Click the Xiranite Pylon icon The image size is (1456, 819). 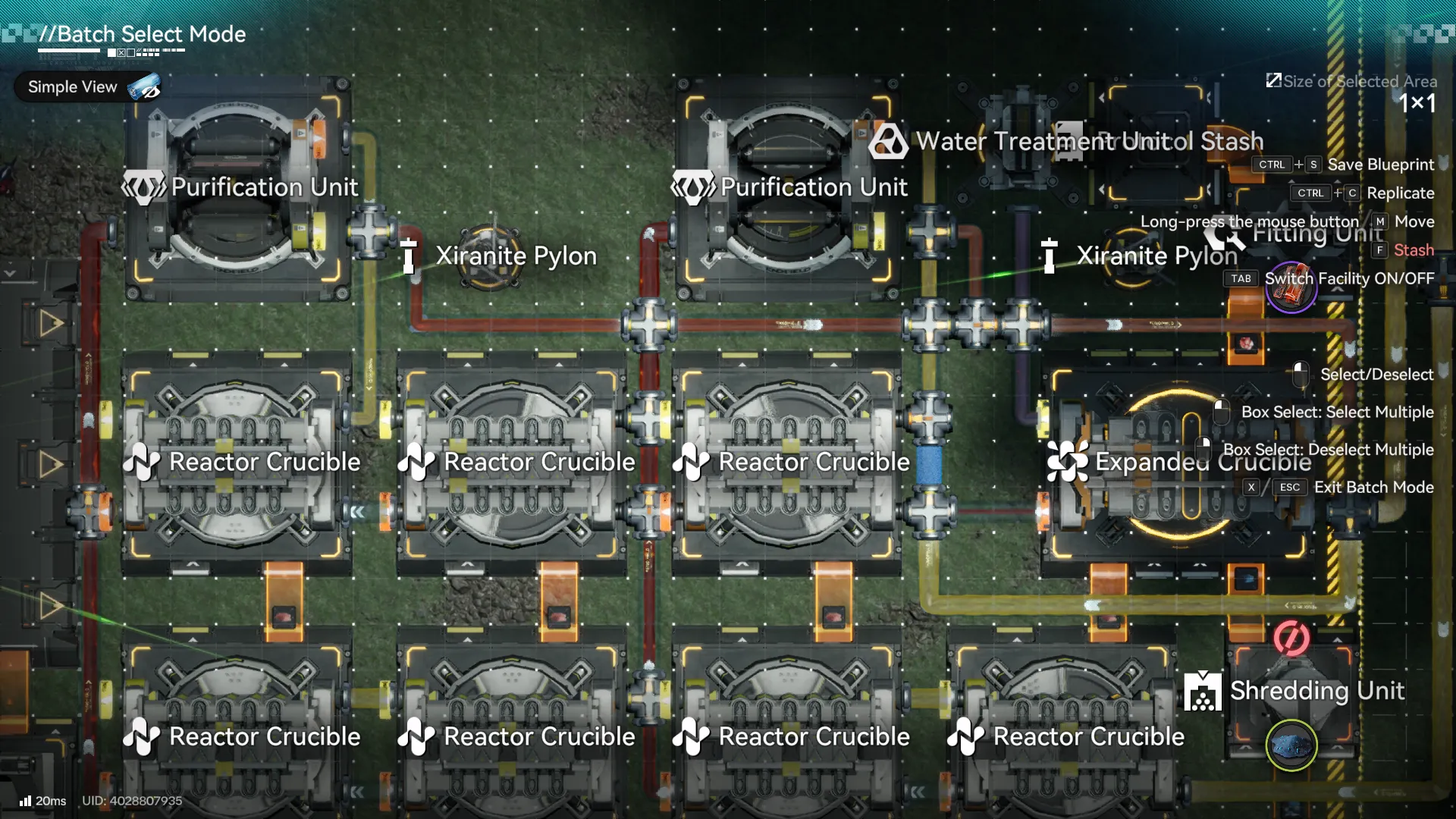[409, 256]
